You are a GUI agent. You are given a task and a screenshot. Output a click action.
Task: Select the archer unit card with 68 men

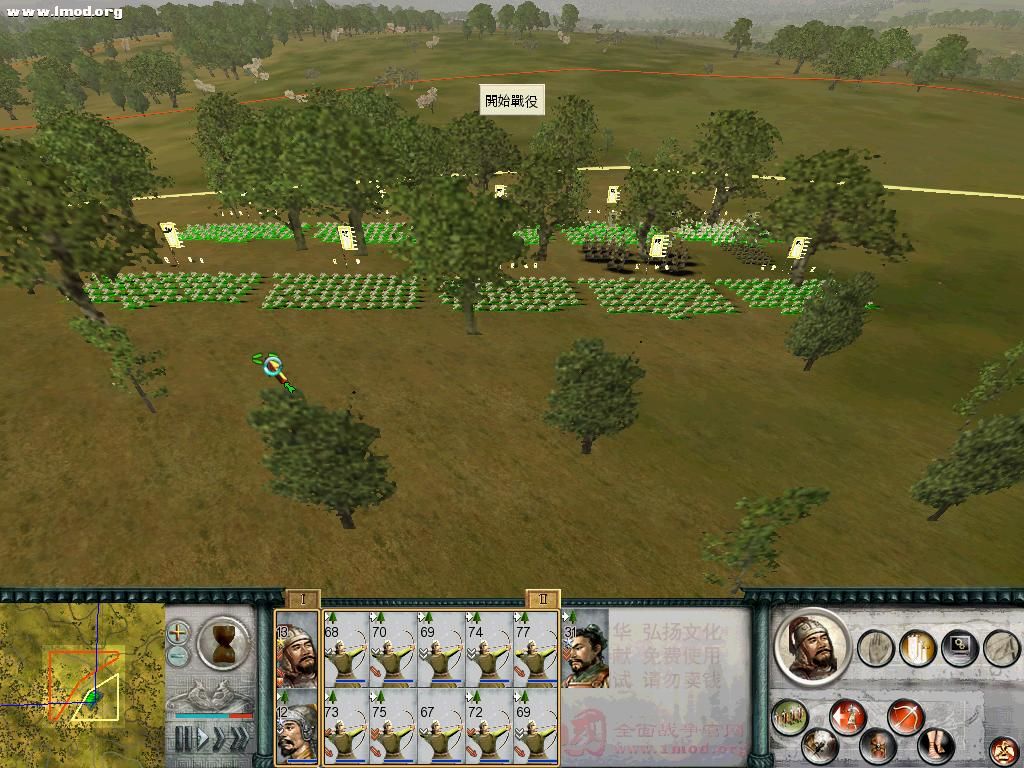coord(346,649)
